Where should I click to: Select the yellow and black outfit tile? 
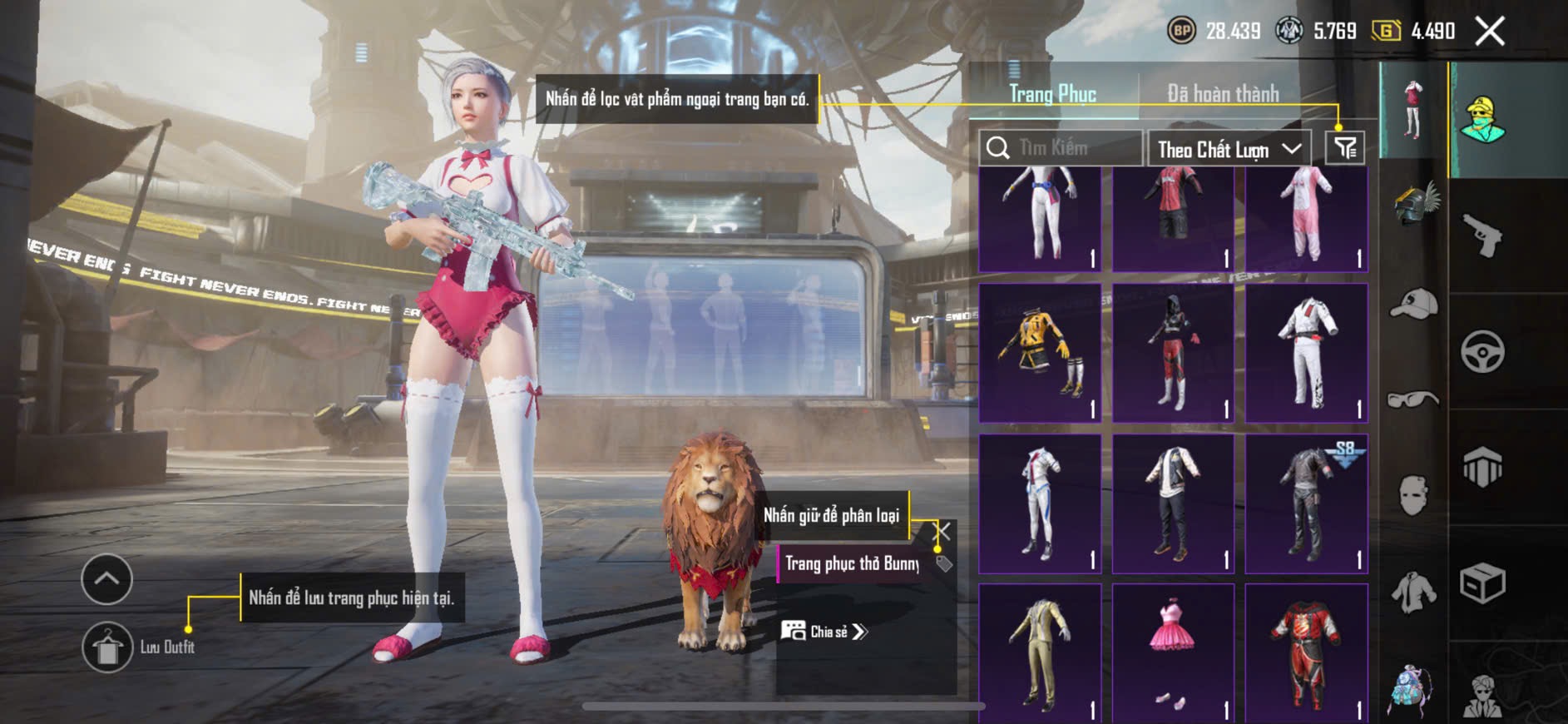(x=1040, y=353)
